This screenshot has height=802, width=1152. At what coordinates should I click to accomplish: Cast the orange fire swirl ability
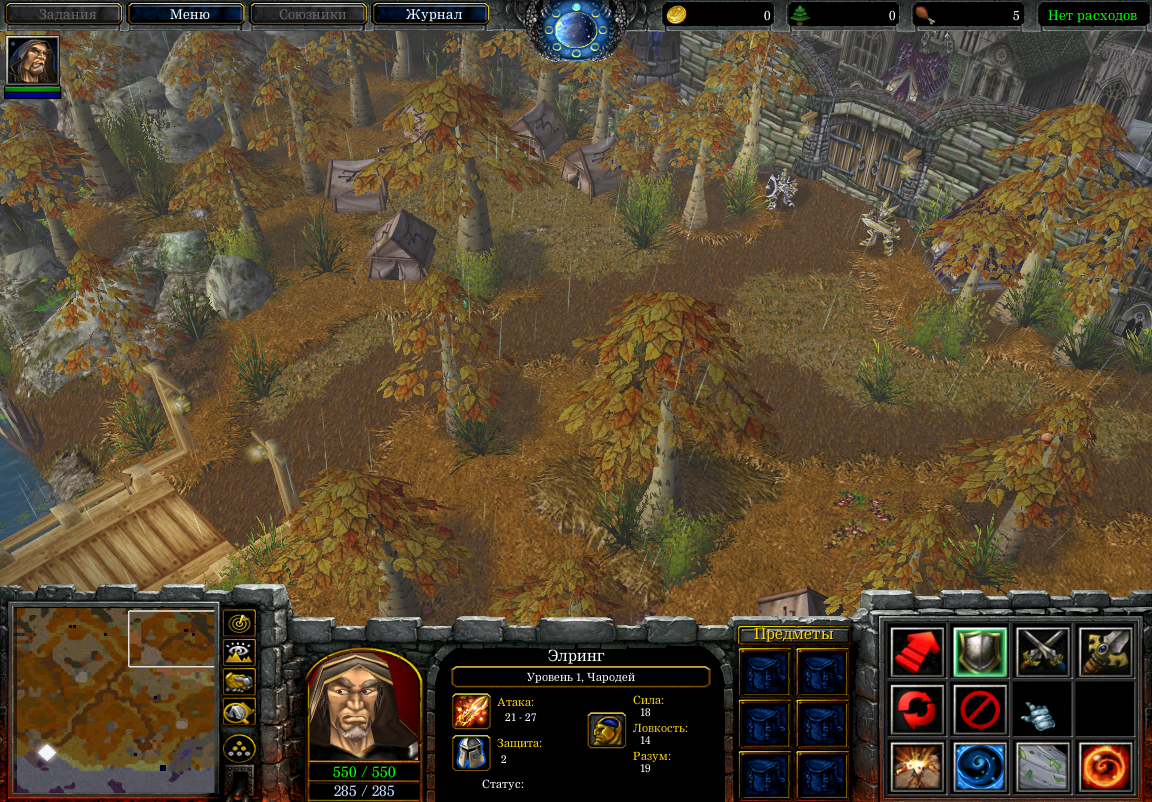coord(1105,767)
